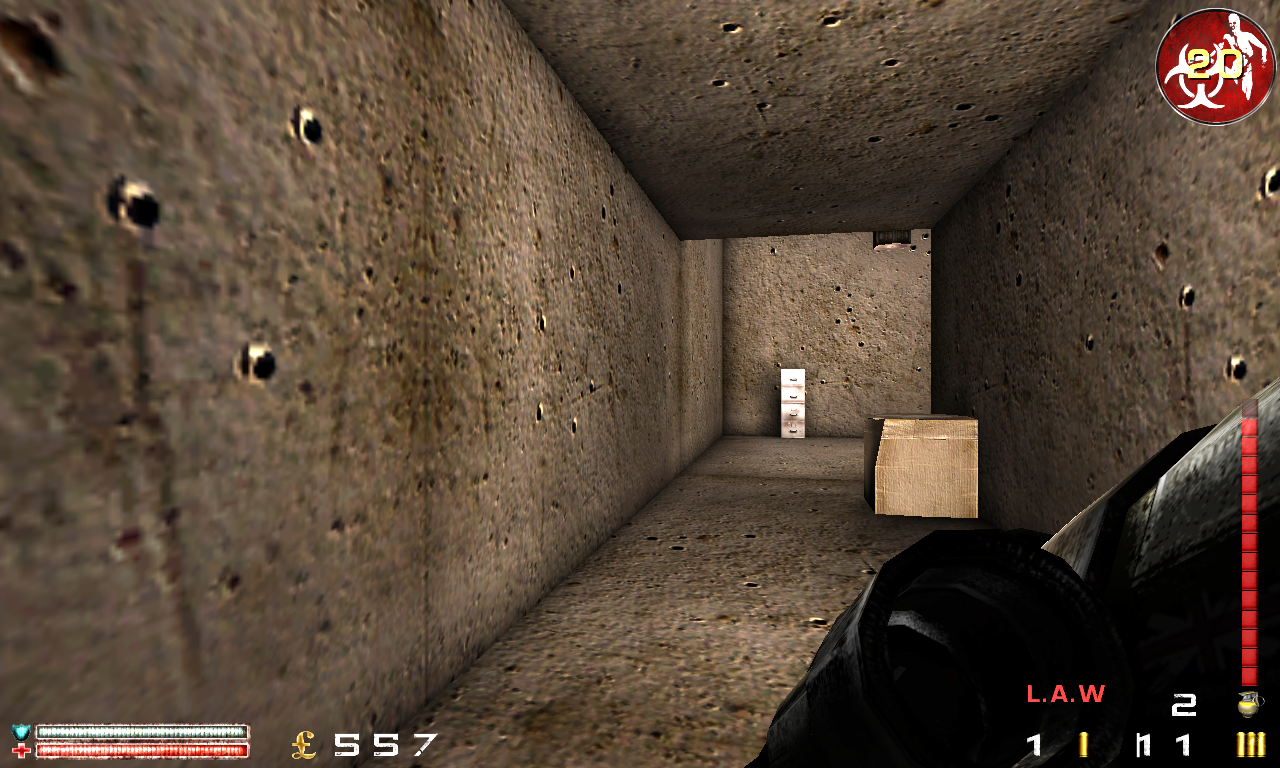Viewport: 1280px width, 768px height.
Task: Click the red health cross icon
Action: [x=20, y=749]
